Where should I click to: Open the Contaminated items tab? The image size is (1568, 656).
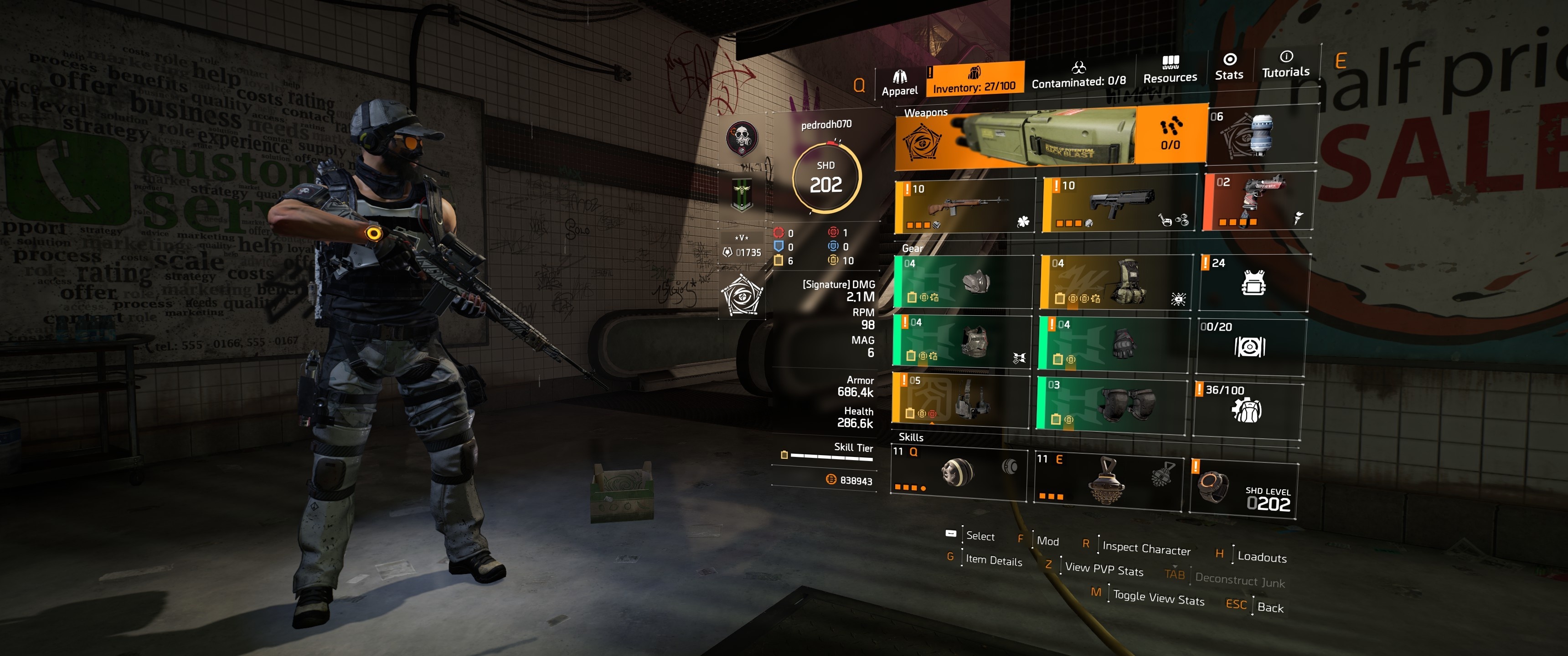click(1078, 75)
